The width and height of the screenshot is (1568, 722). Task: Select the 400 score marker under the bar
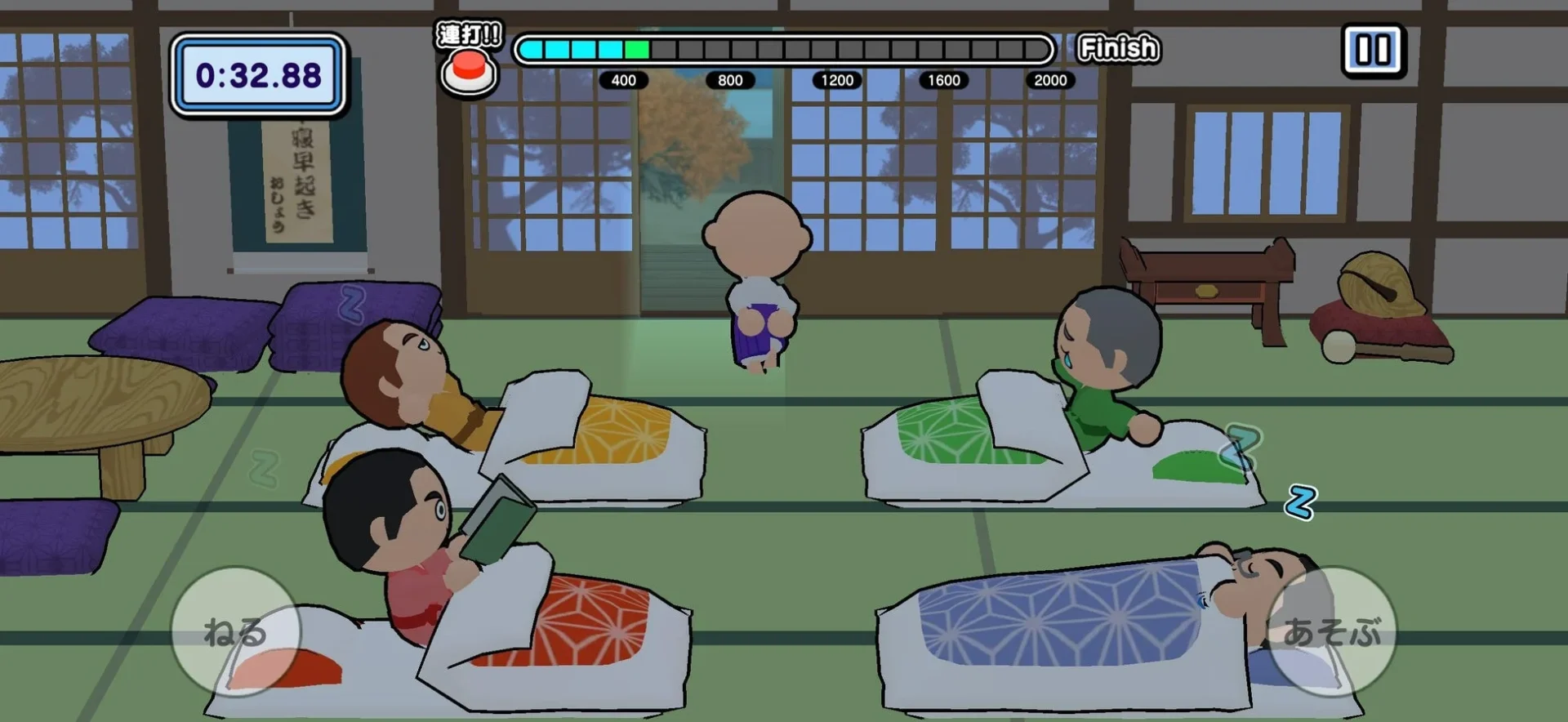623,81
